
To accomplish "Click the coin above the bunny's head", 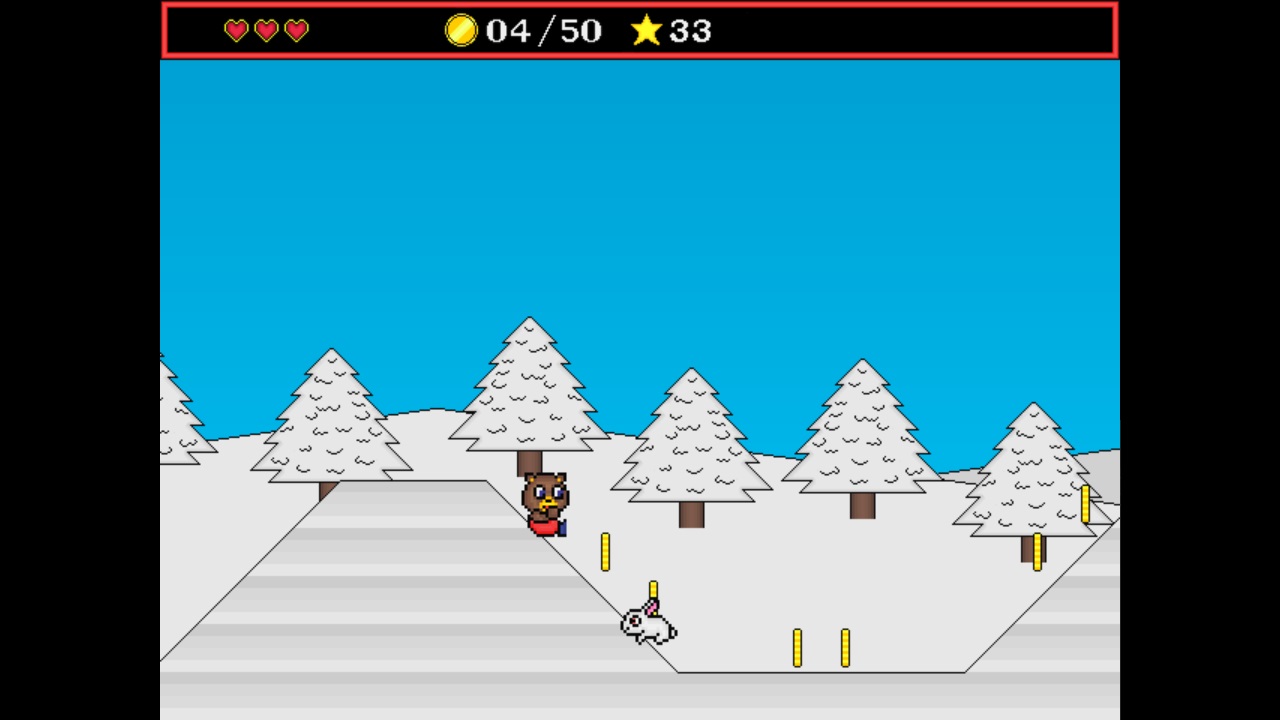I will pos(653,592).
